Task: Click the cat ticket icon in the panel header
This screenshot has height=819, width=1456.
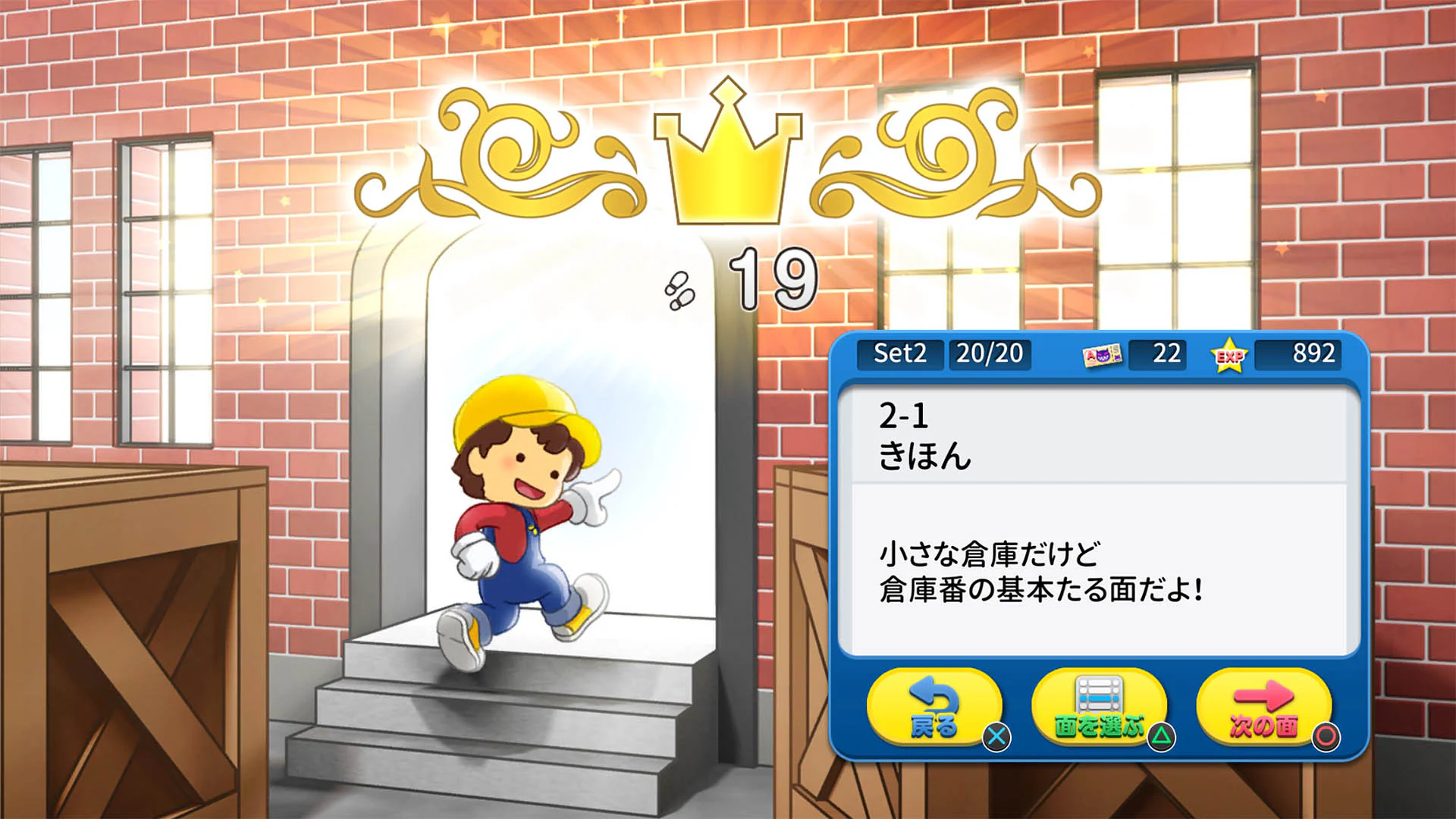Action: coord(1105,355)
